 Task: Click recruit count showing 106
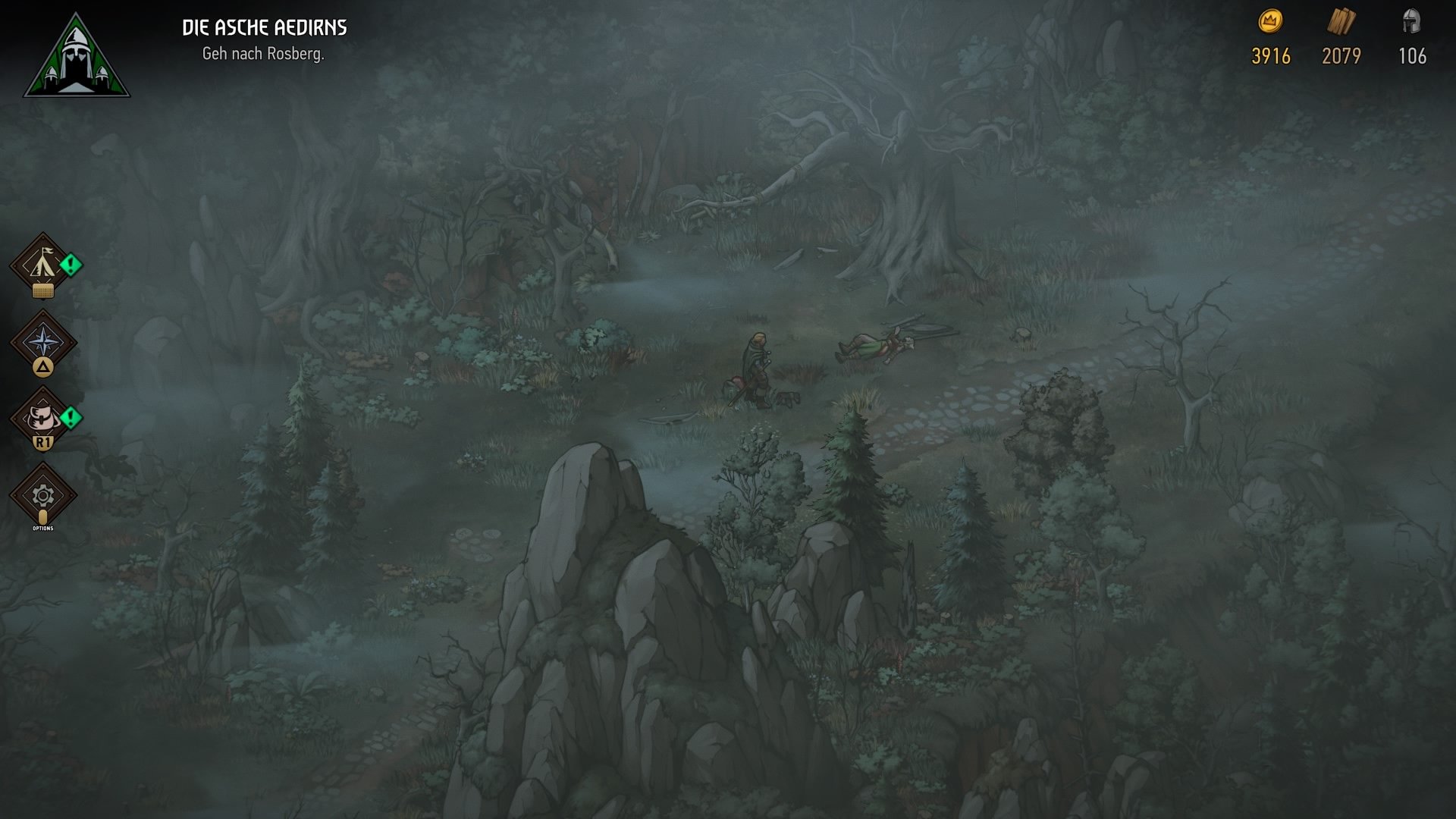click(1412, 55)
